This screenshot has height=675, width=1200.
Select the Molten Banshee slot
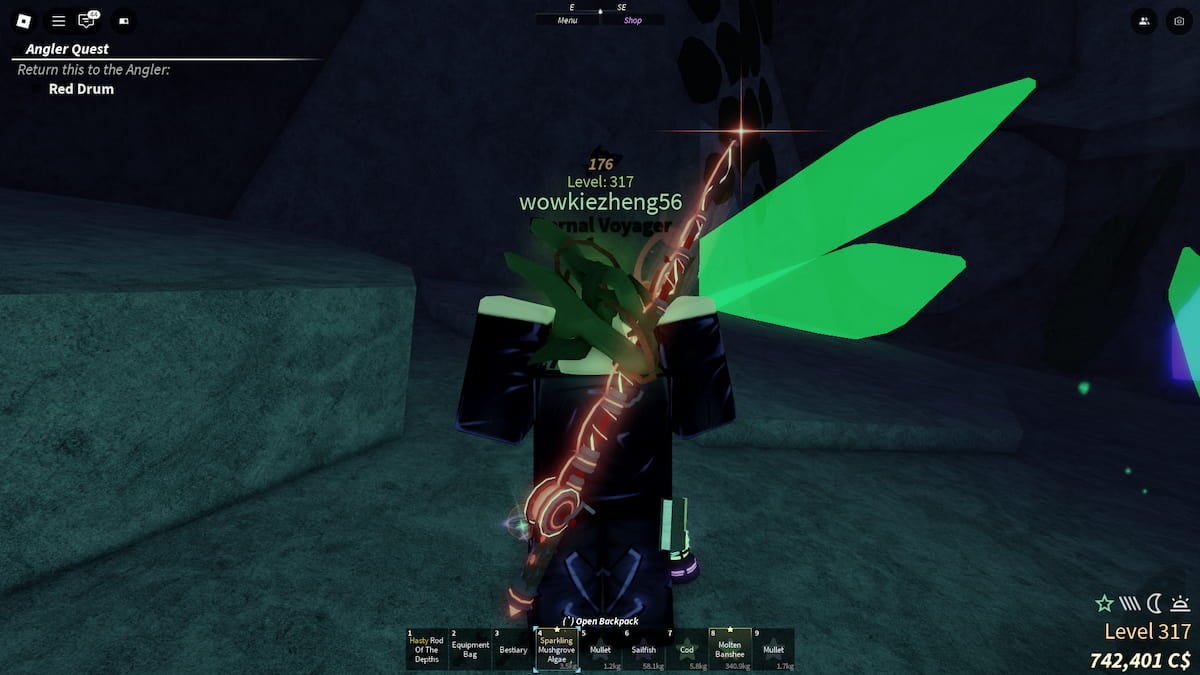tap(730, 649)
